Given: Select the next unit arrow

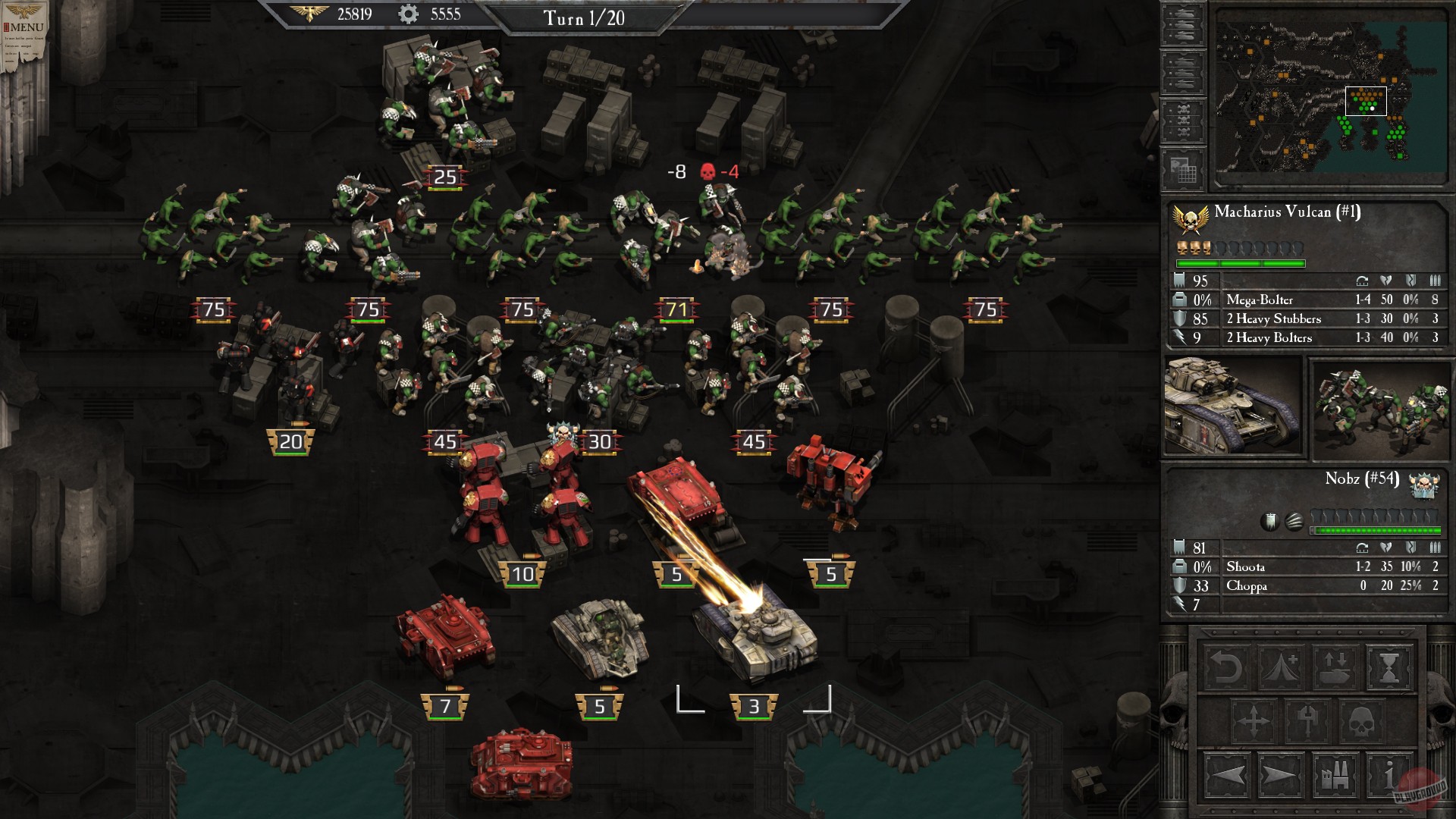Looking at the screenshot, I should click(x=1279, y=775).
